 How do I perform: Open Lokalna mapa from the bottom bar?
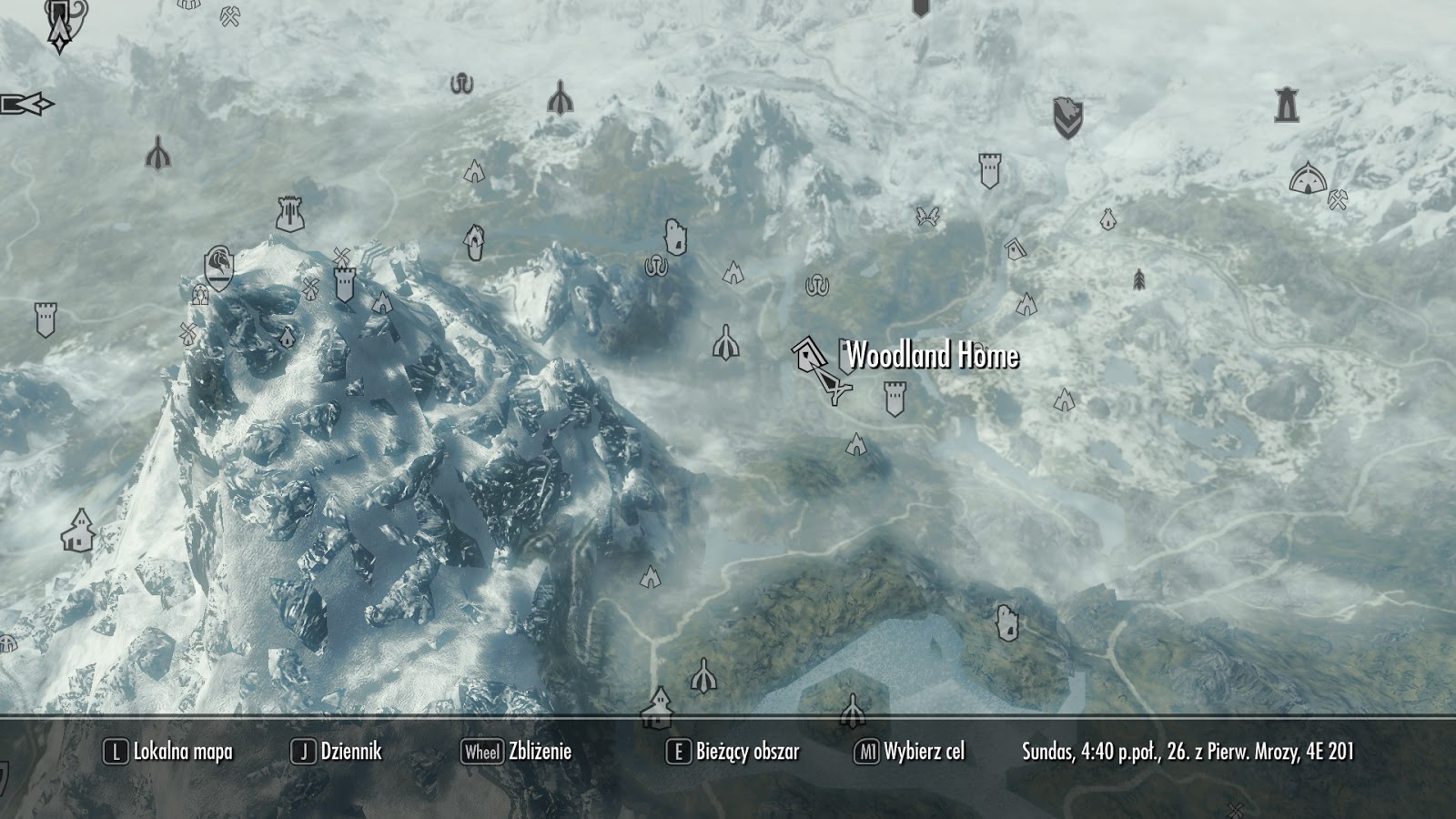pyautogui.click(x=177, y=753)
